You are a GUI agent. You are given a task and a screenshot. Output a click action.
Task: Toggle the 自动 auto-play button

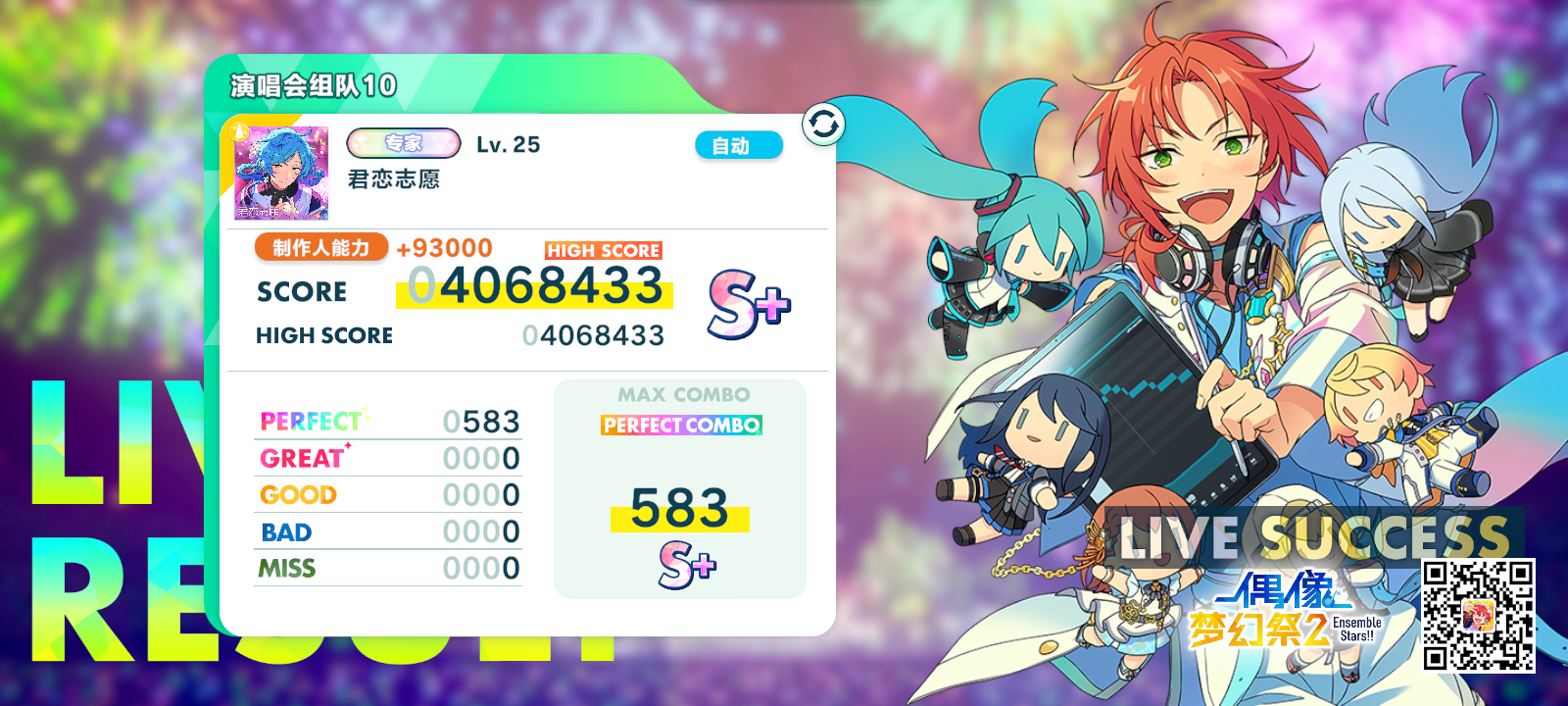pyautogui.click(x=739, y=145)
